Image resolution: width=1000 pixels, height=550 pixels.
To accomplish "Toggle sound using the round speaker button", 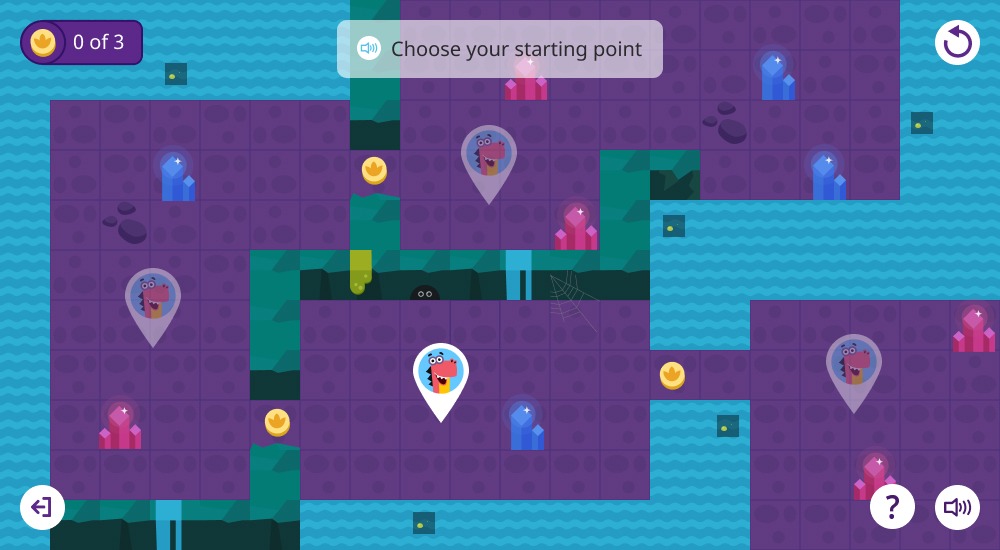I will point(957,507).
